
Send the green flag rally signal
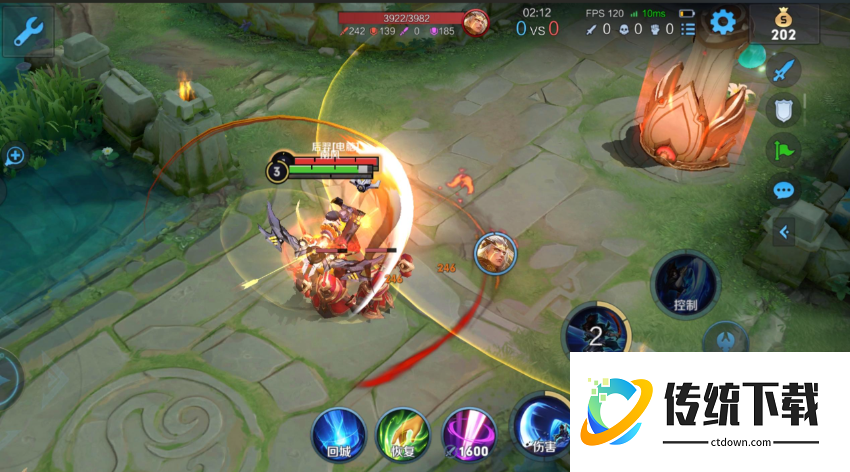[x=782, y=150]
